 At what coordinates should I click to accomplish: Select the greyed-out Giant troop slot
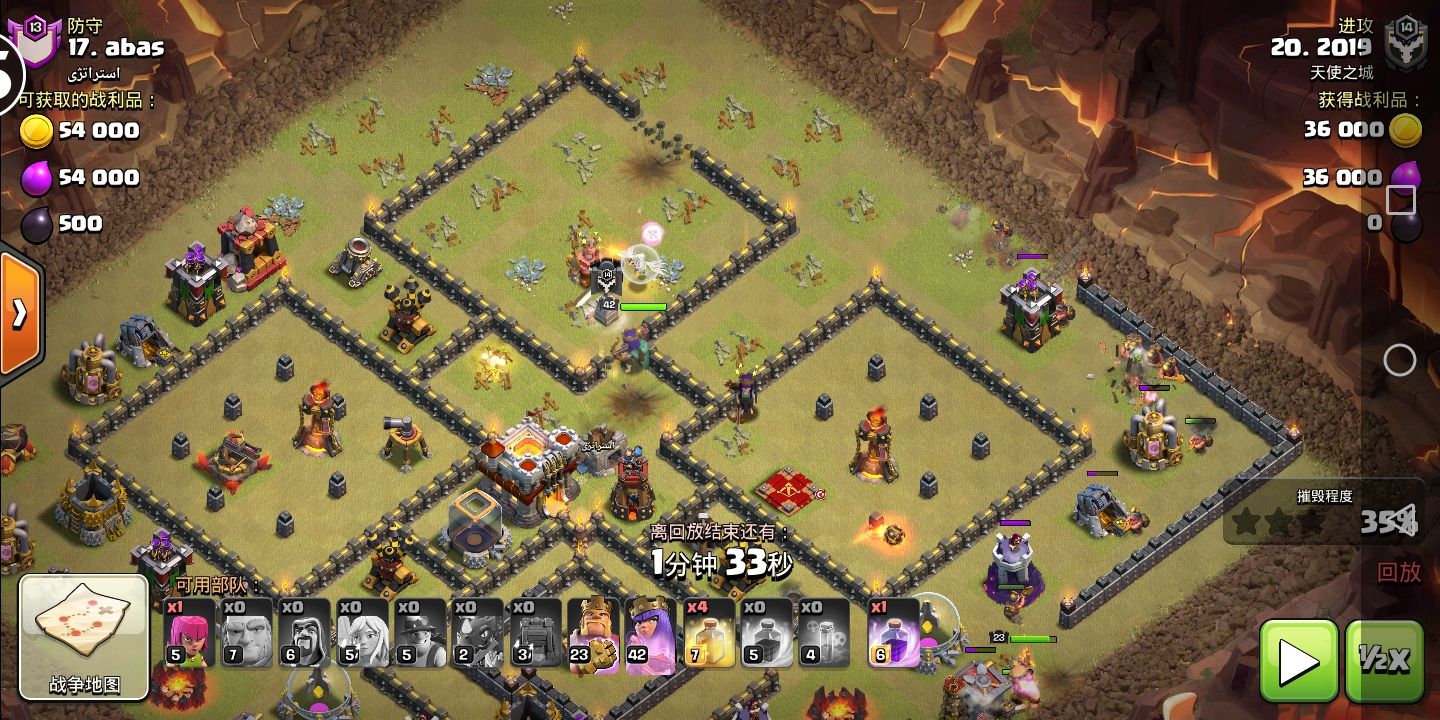pos(247,633)
